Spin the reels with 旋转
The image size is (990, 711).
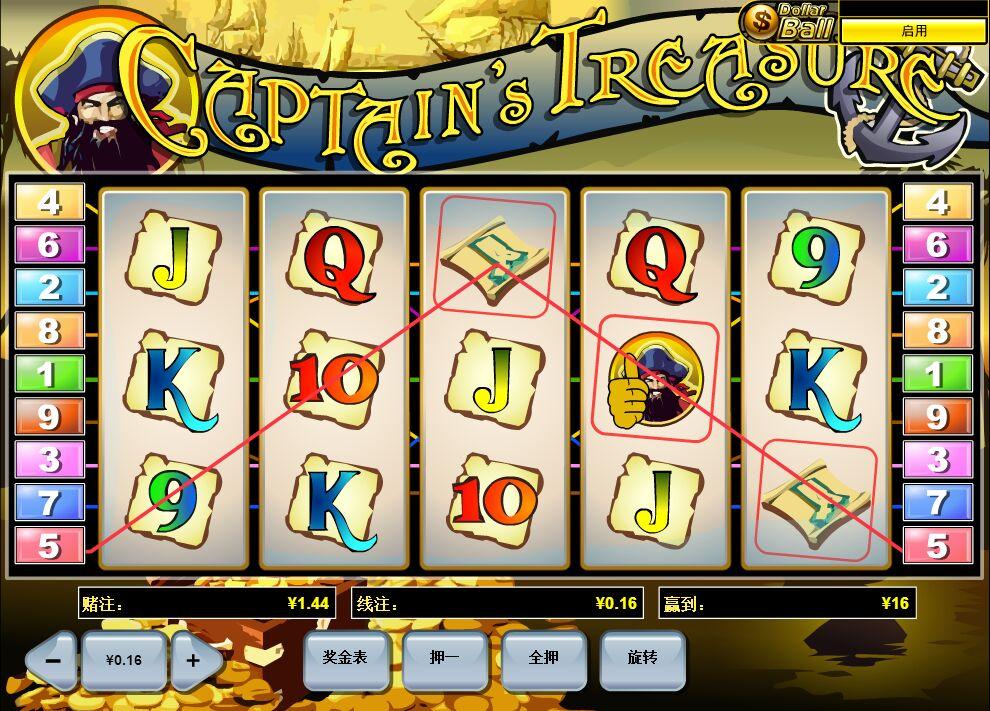(642, 658)
